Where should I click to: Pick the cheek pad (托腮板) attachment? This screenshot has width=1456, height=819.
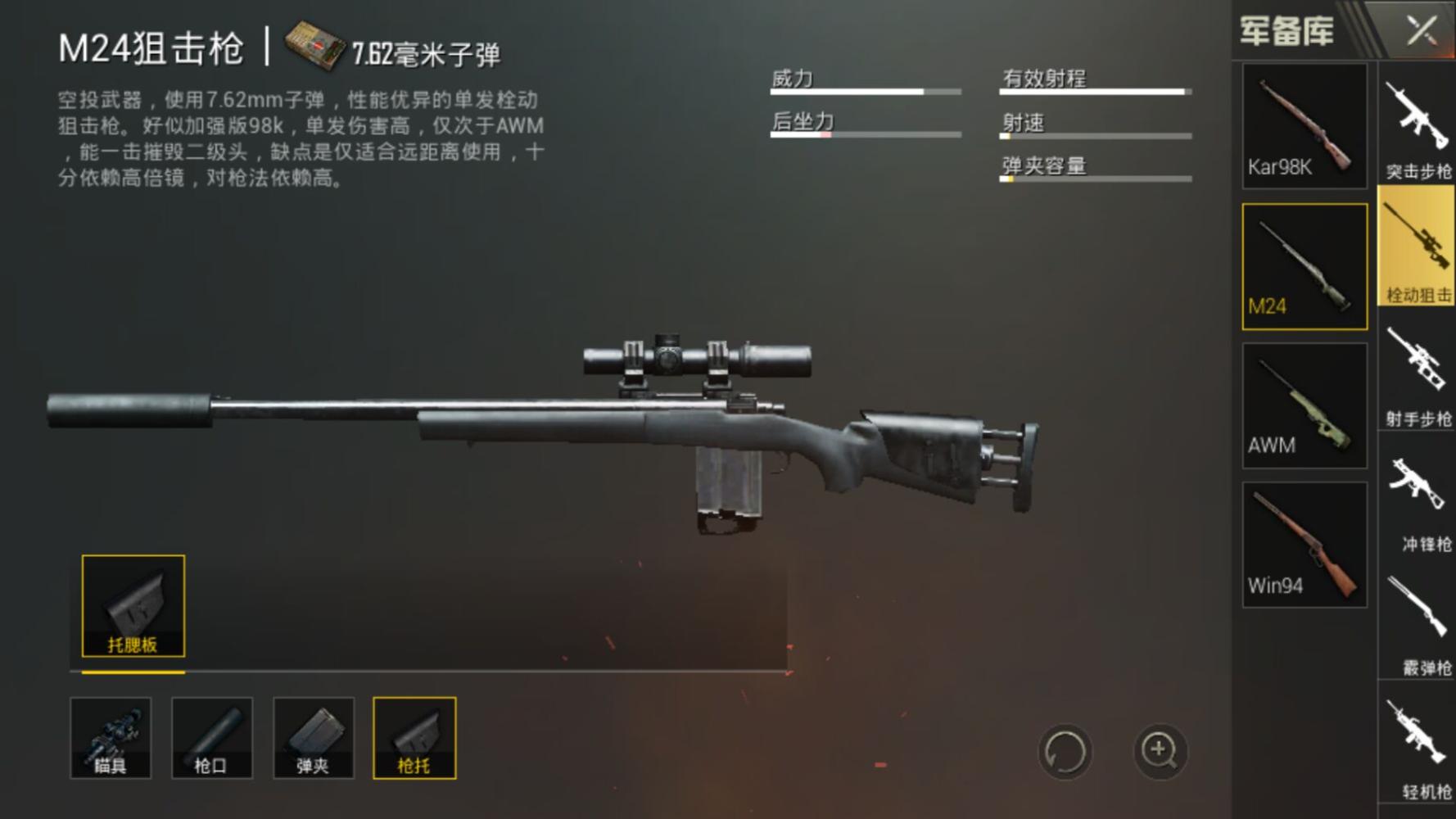[x=133, y=606]
